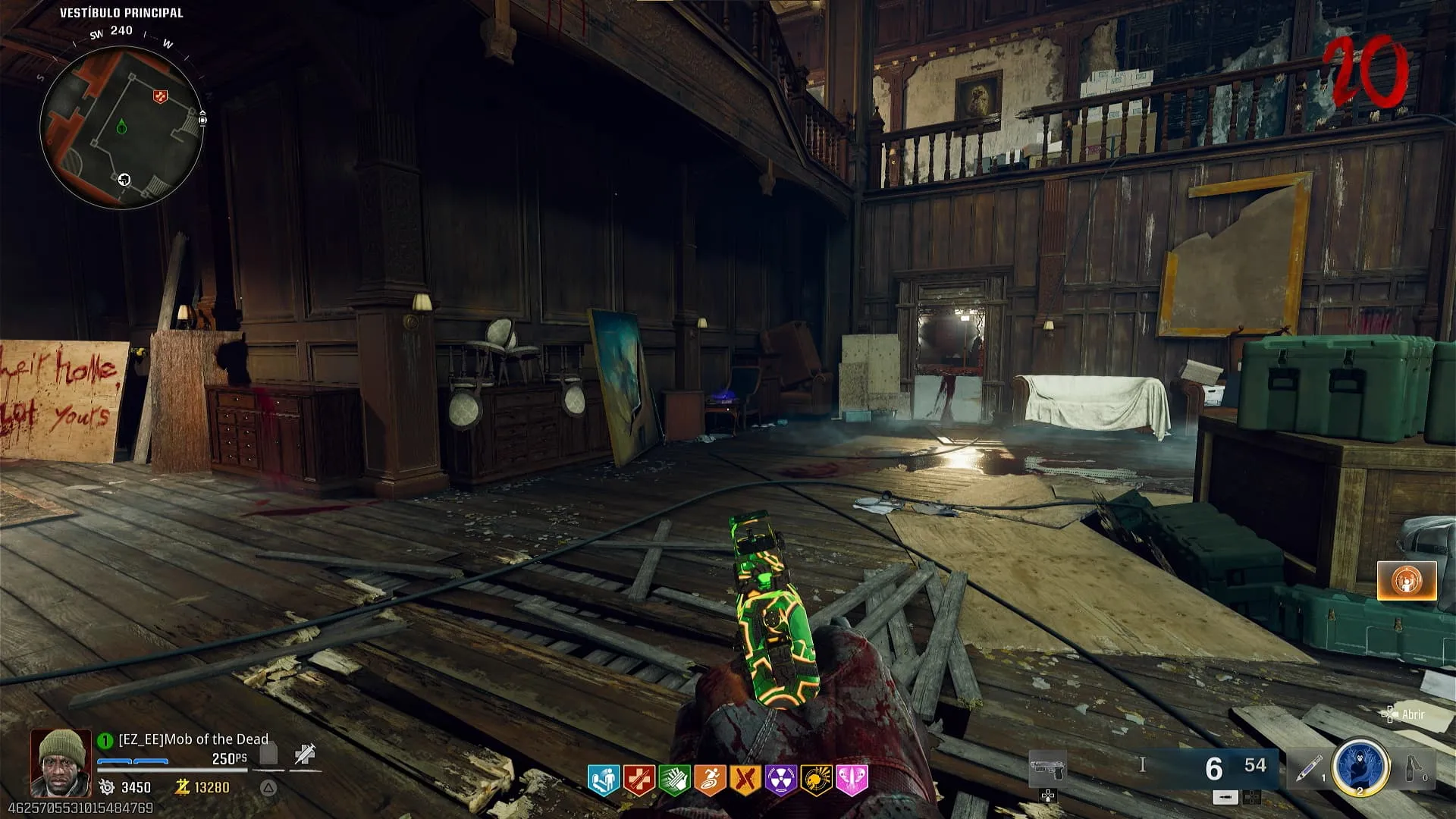Click the pink Melee Macchiato perk icon
Screen dimensions: 1456x819
pos(851,780)
